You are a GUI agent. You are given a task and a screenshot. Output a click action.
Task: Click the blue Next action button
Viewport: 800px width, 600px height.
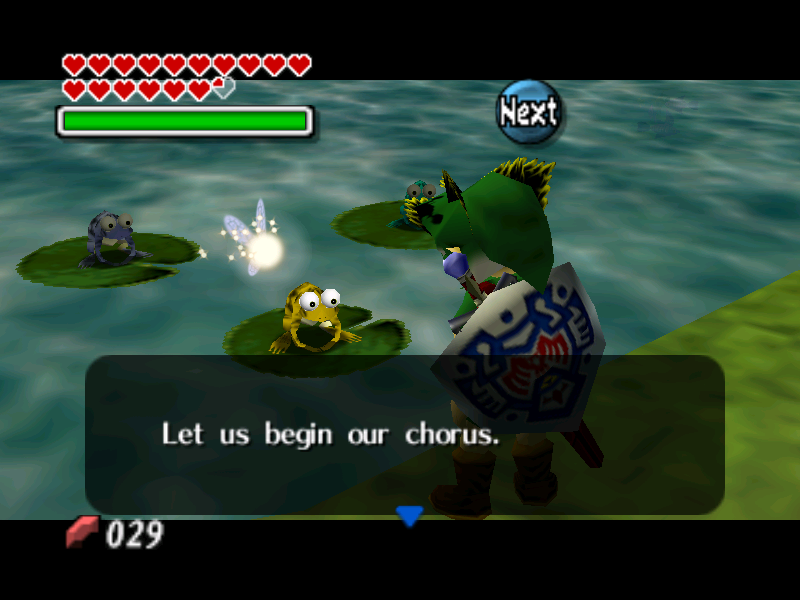(x=529, y=112)
